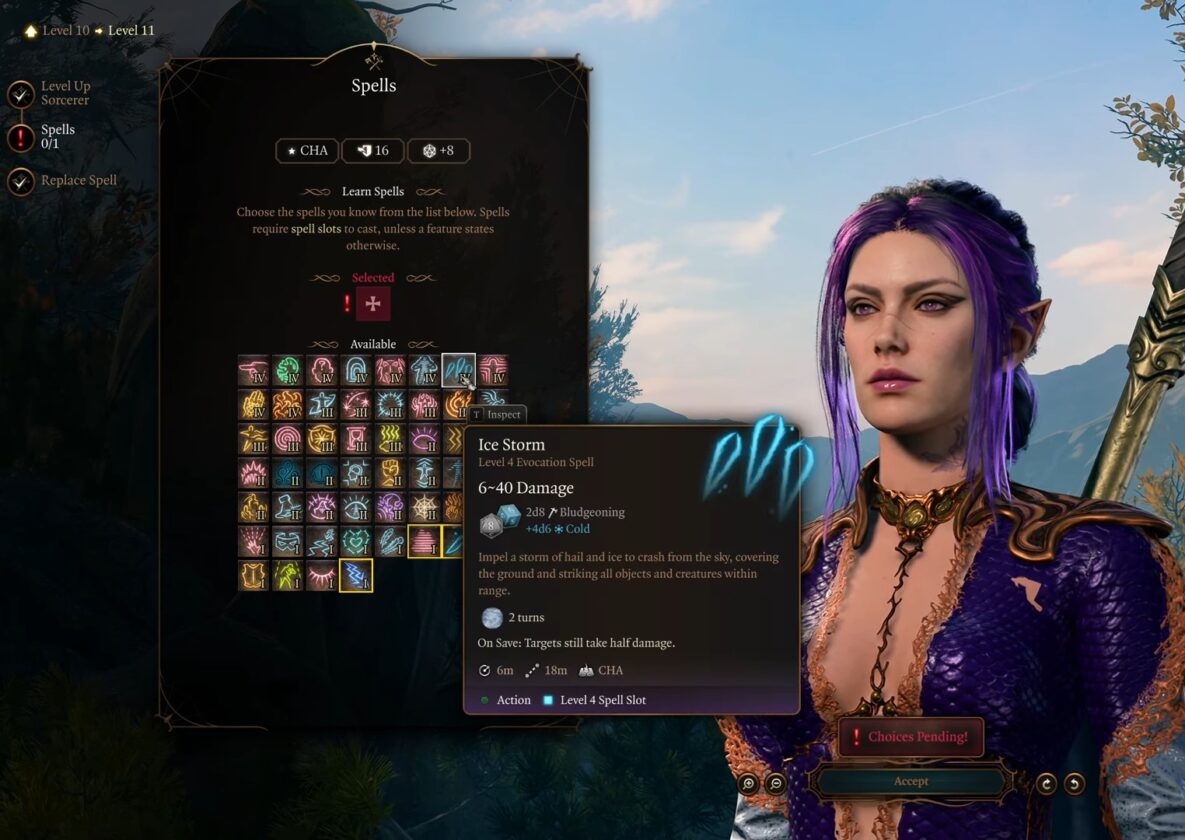Pick the green swirl level IV spell
Viewport: 1185px width, 840px height.
point(288,371)
